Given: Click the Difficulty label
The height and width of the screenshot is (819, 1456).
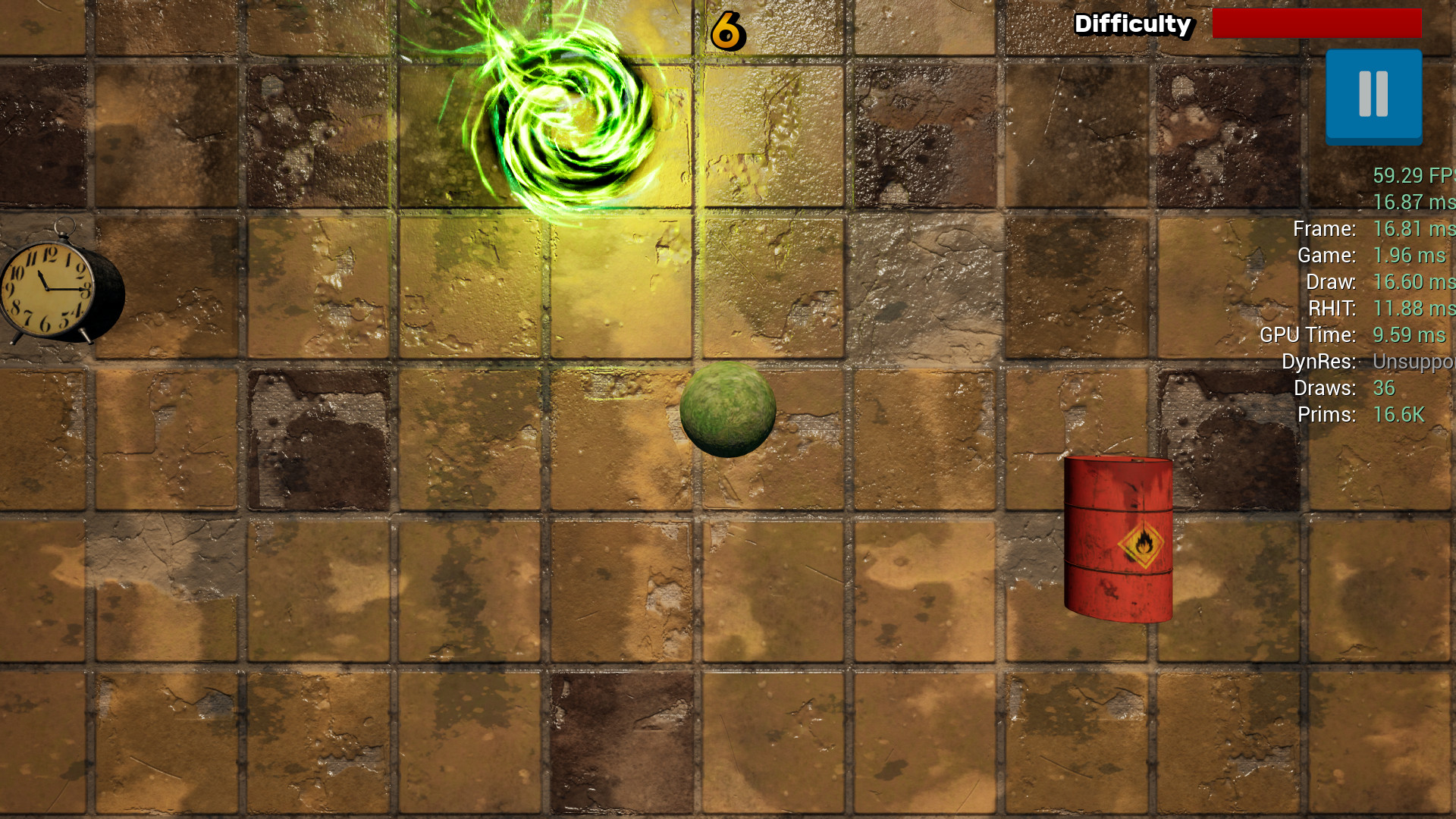Looking at the screenshot, I should [1132, 24].
